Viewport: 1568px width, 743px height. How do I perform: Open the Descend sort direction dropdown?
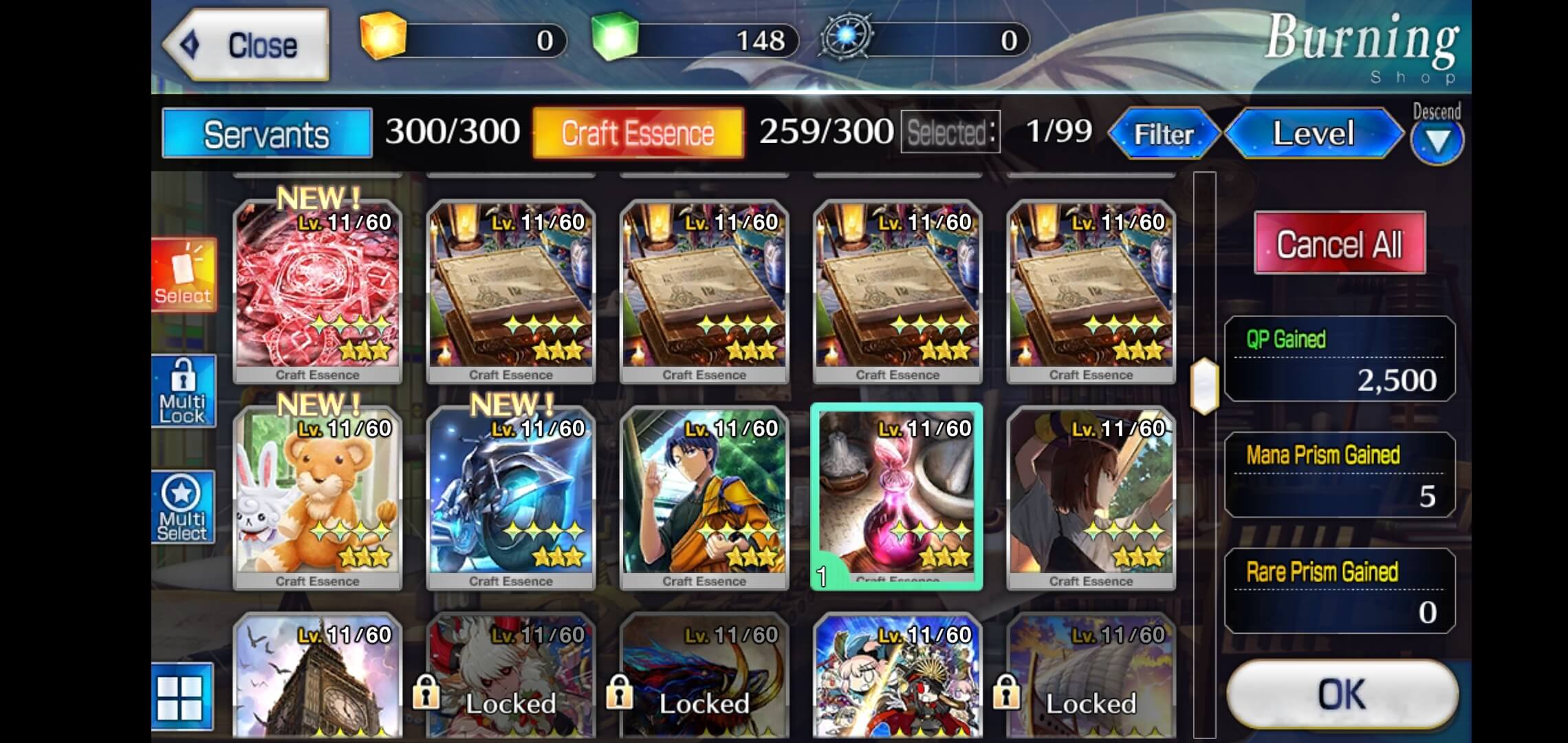point(1437,139)
